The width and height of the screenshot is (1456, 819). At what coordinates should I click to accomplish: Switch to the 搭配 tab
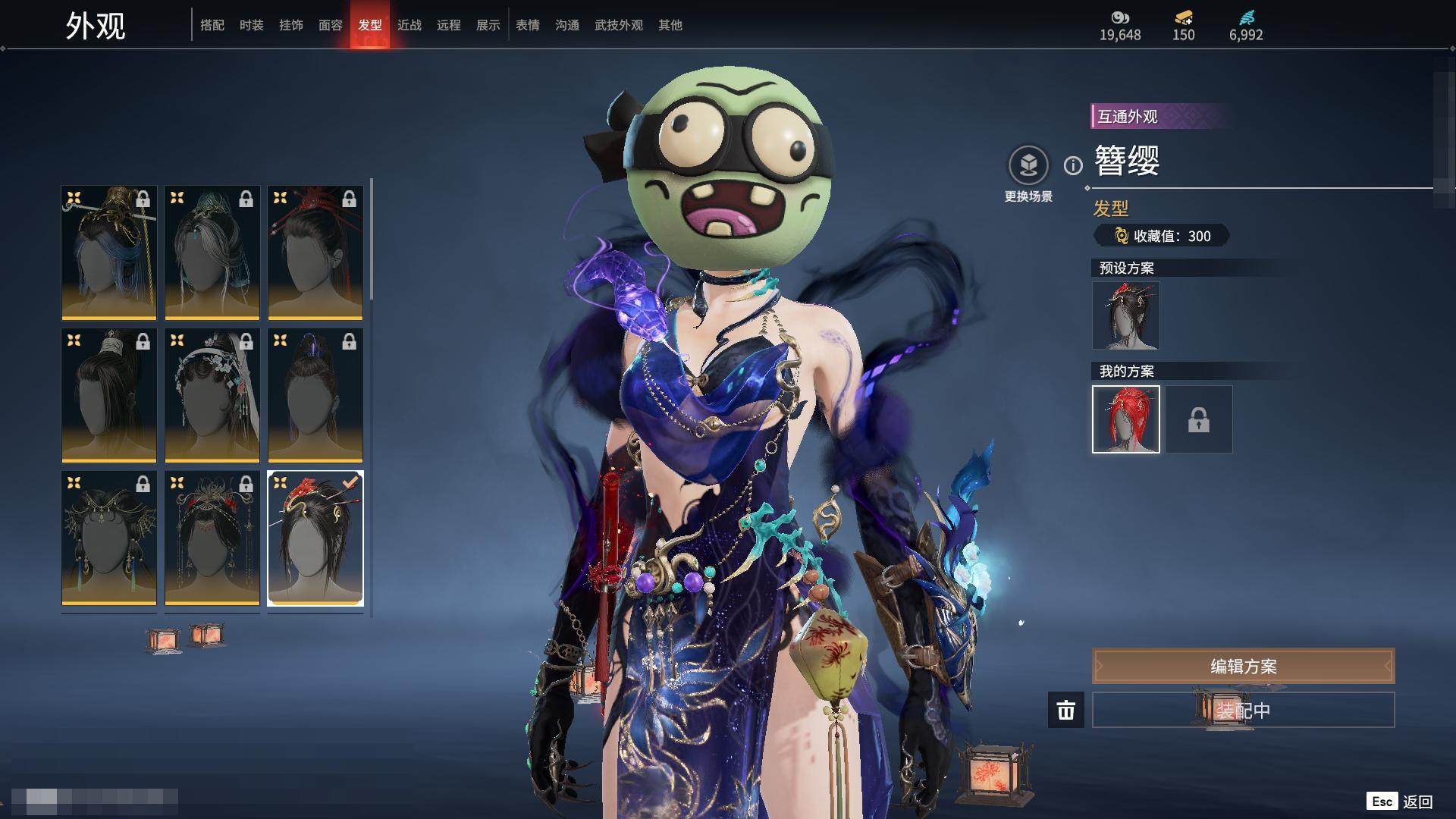[212, 25]
